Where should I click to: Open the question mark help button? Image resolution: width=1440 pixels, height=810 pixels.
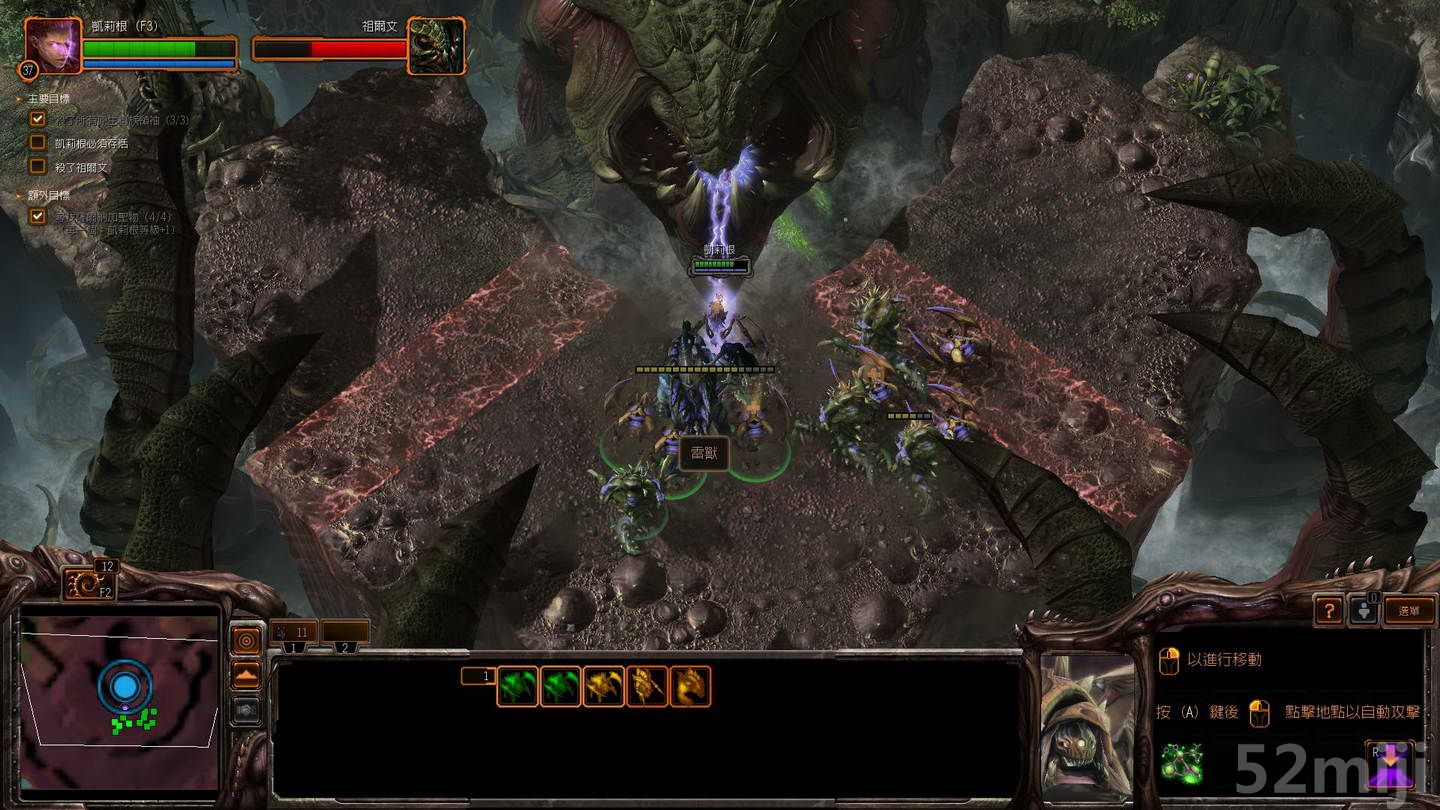1328,611
